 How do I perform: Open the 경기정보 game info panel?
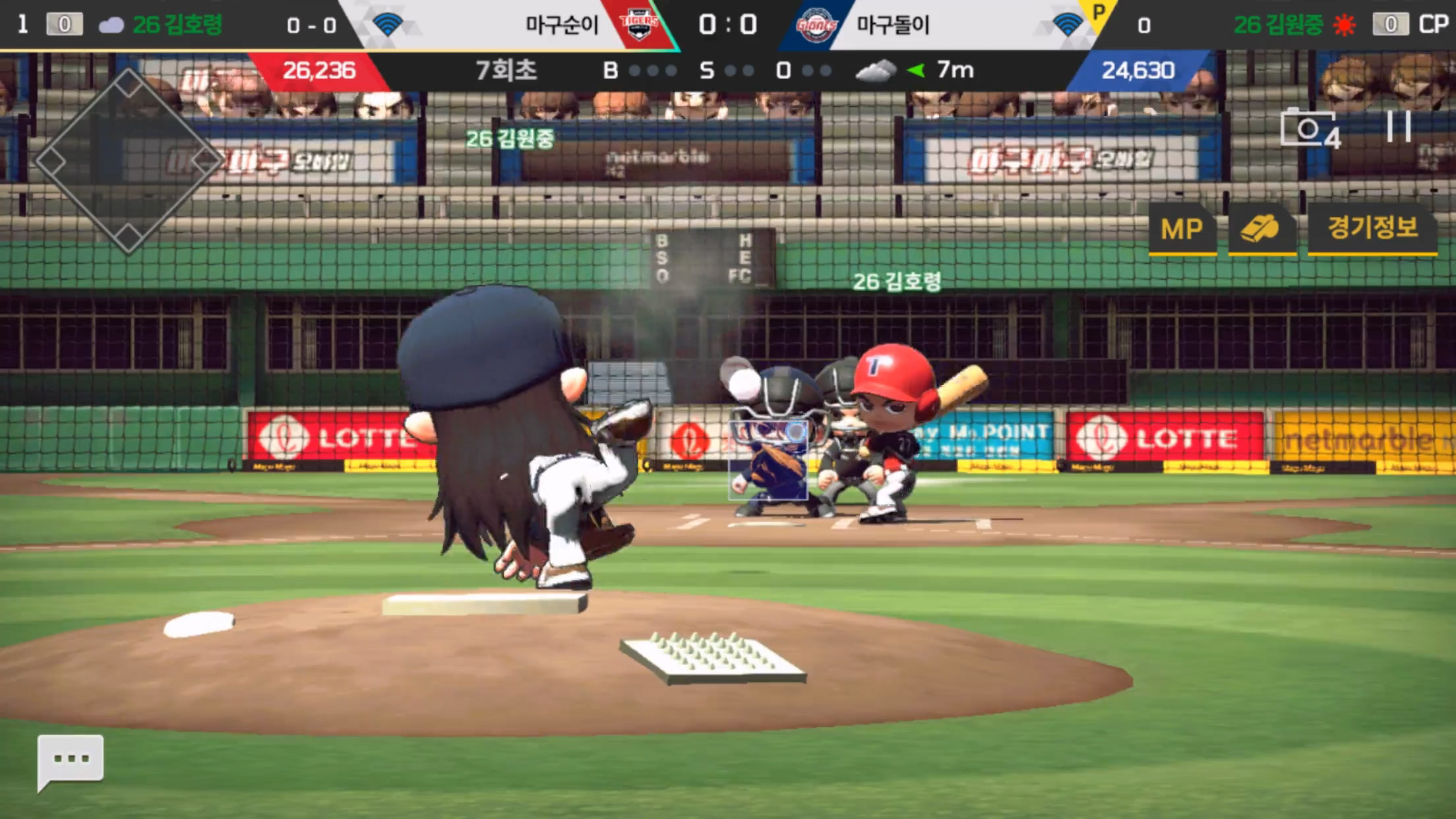1372,228
